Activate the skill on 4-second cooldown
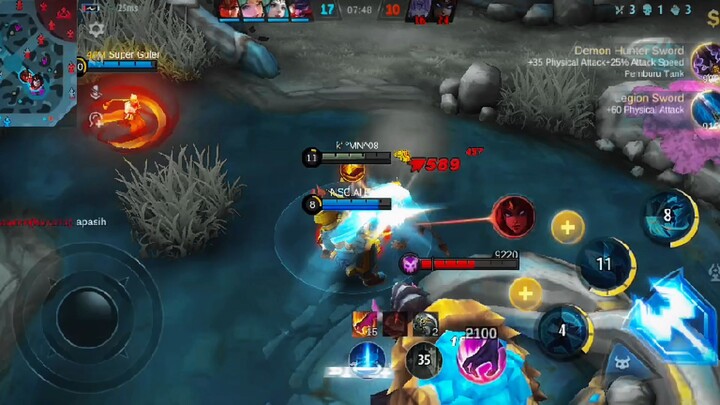Screen dimensions: 720x405 tap(563, 331)
